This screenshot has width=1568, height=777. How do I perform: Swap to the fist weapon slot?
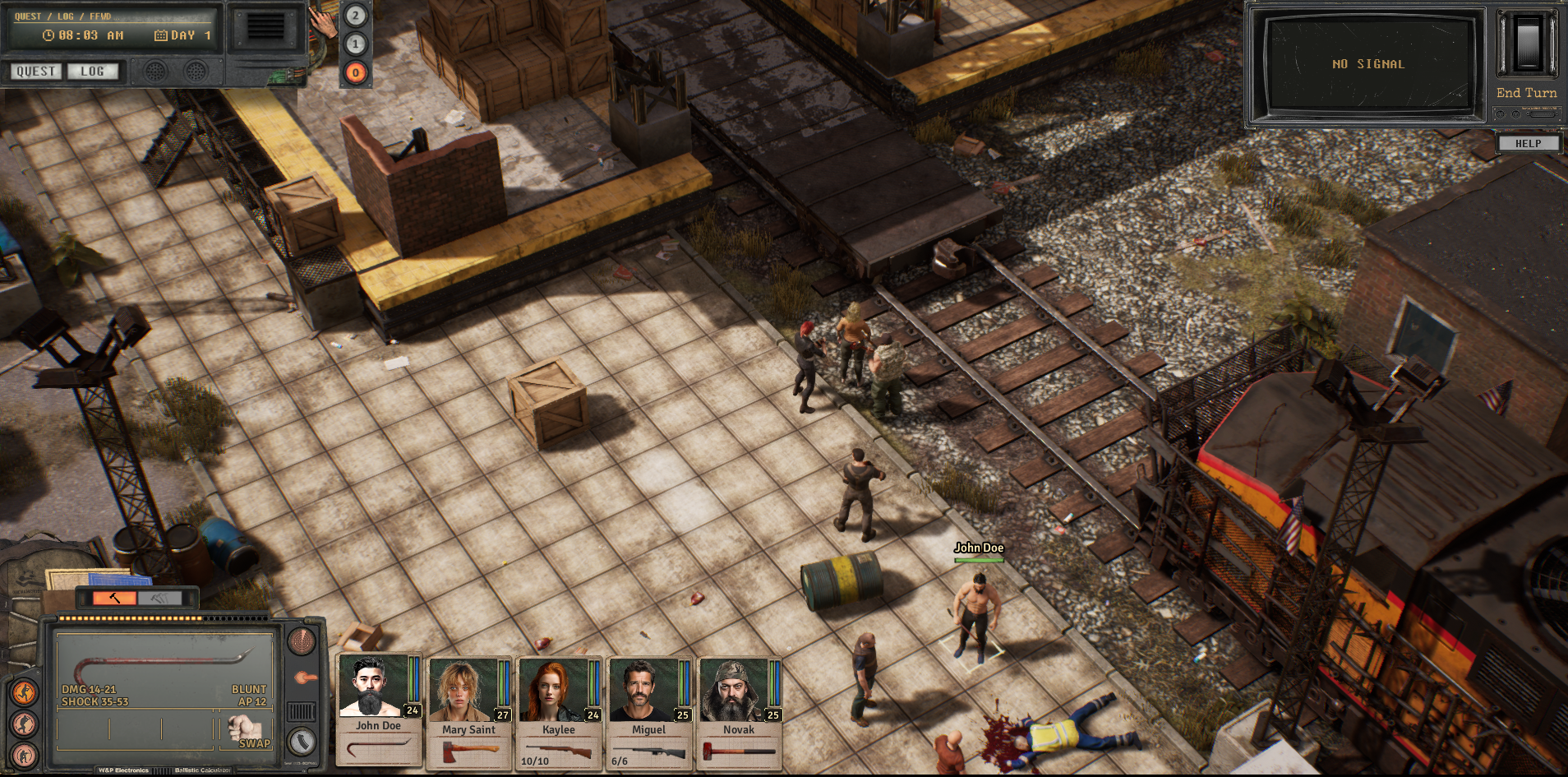click(244, 730)
